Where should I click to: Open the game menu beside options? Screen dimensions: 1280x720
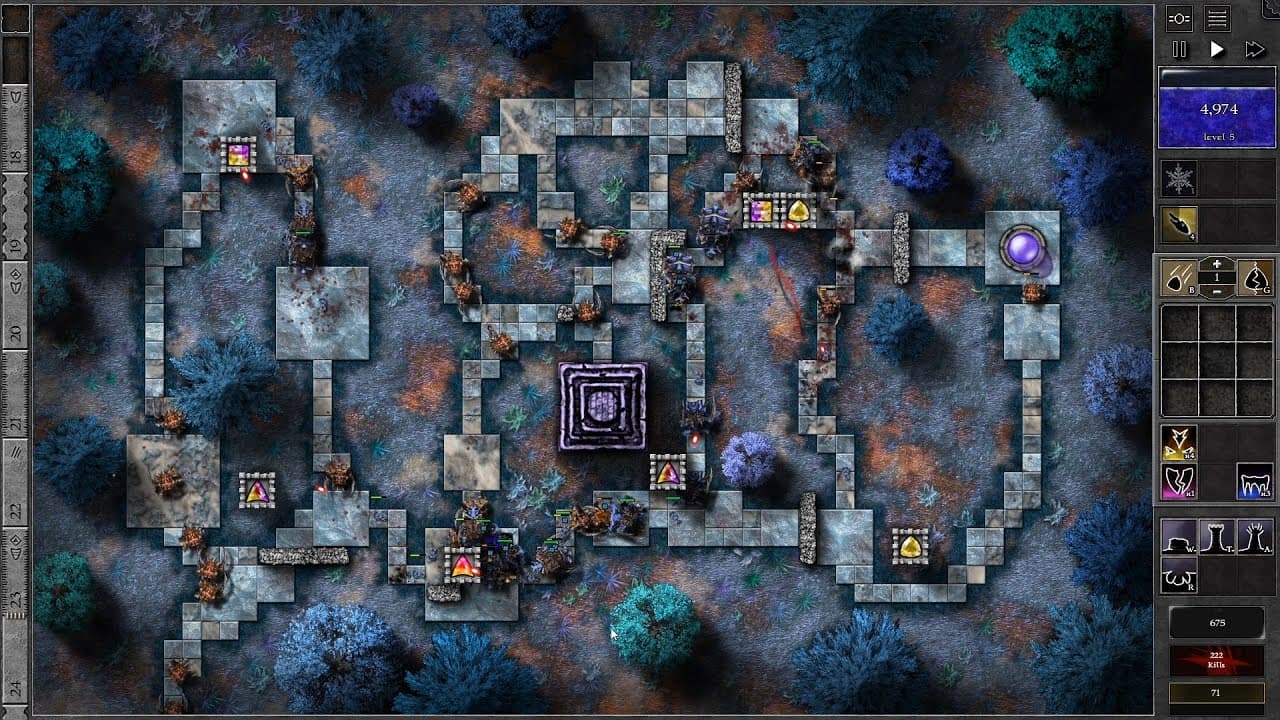point(1216,19)
